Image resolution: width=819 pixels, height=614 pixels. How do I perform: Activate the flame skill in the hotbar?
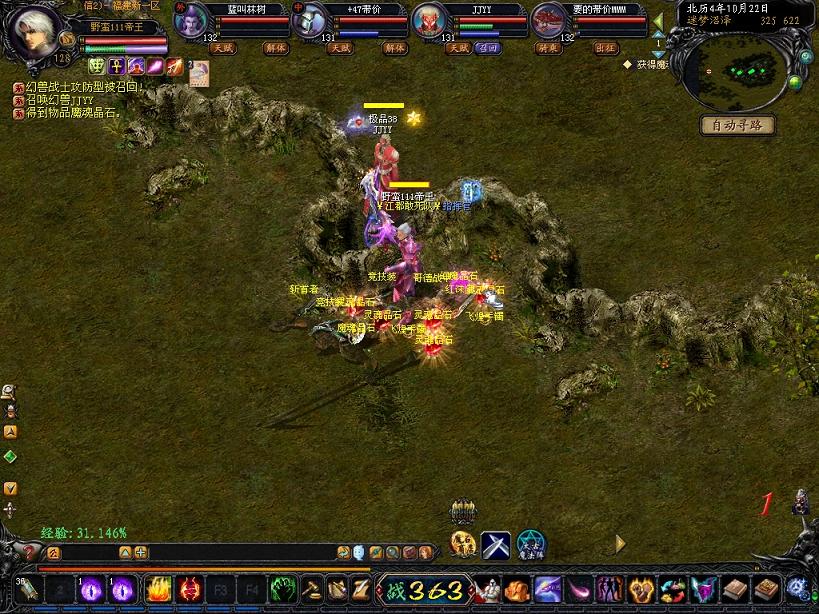pos(158,589)
